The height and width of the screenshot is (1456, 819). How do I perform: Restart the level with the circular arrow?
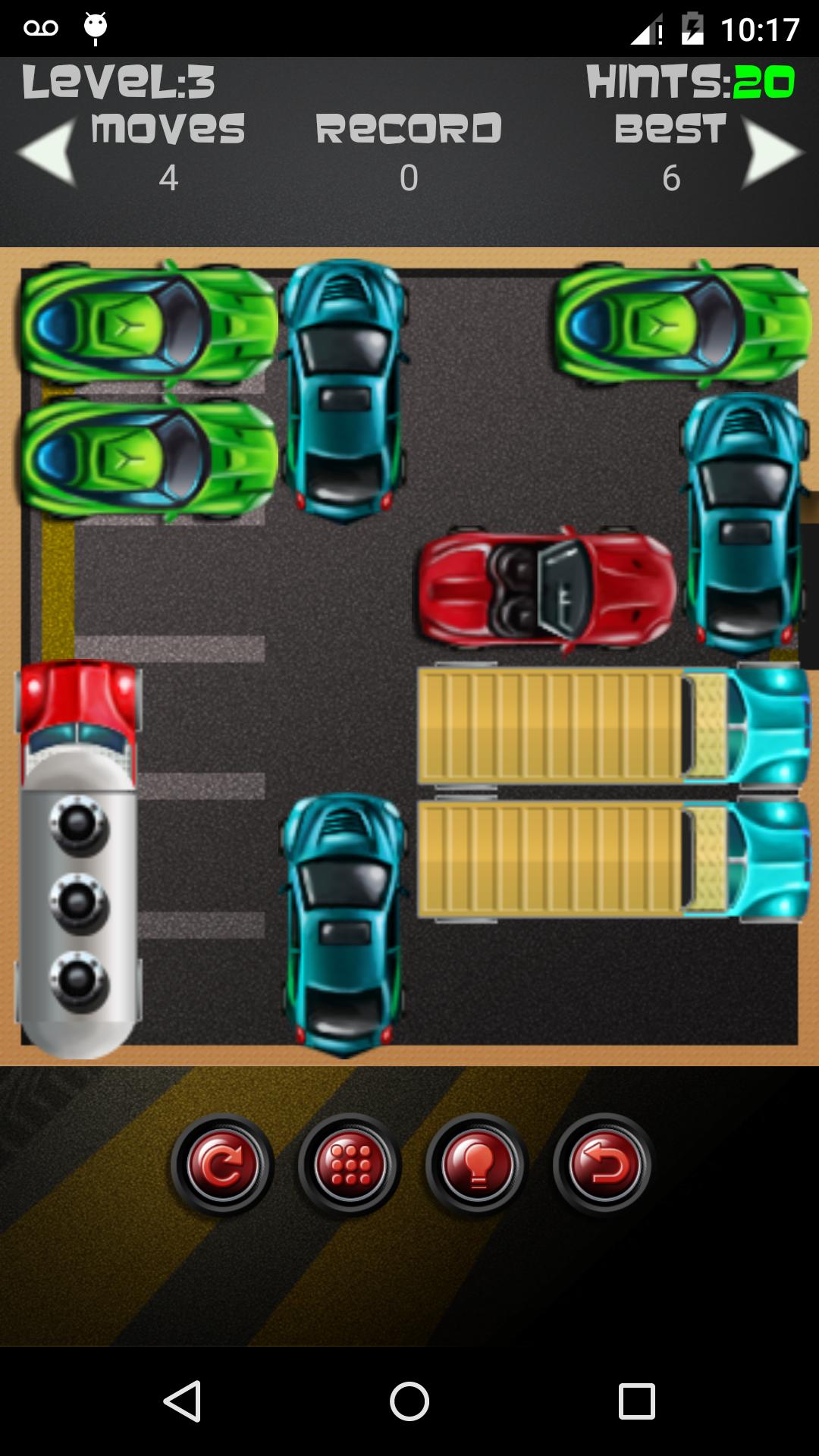click(221, 1165)
